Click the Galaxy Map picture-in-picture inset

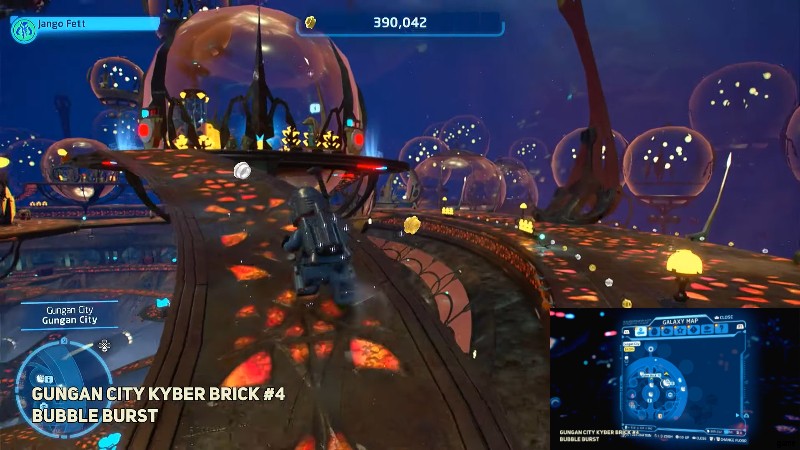(674, 377)
